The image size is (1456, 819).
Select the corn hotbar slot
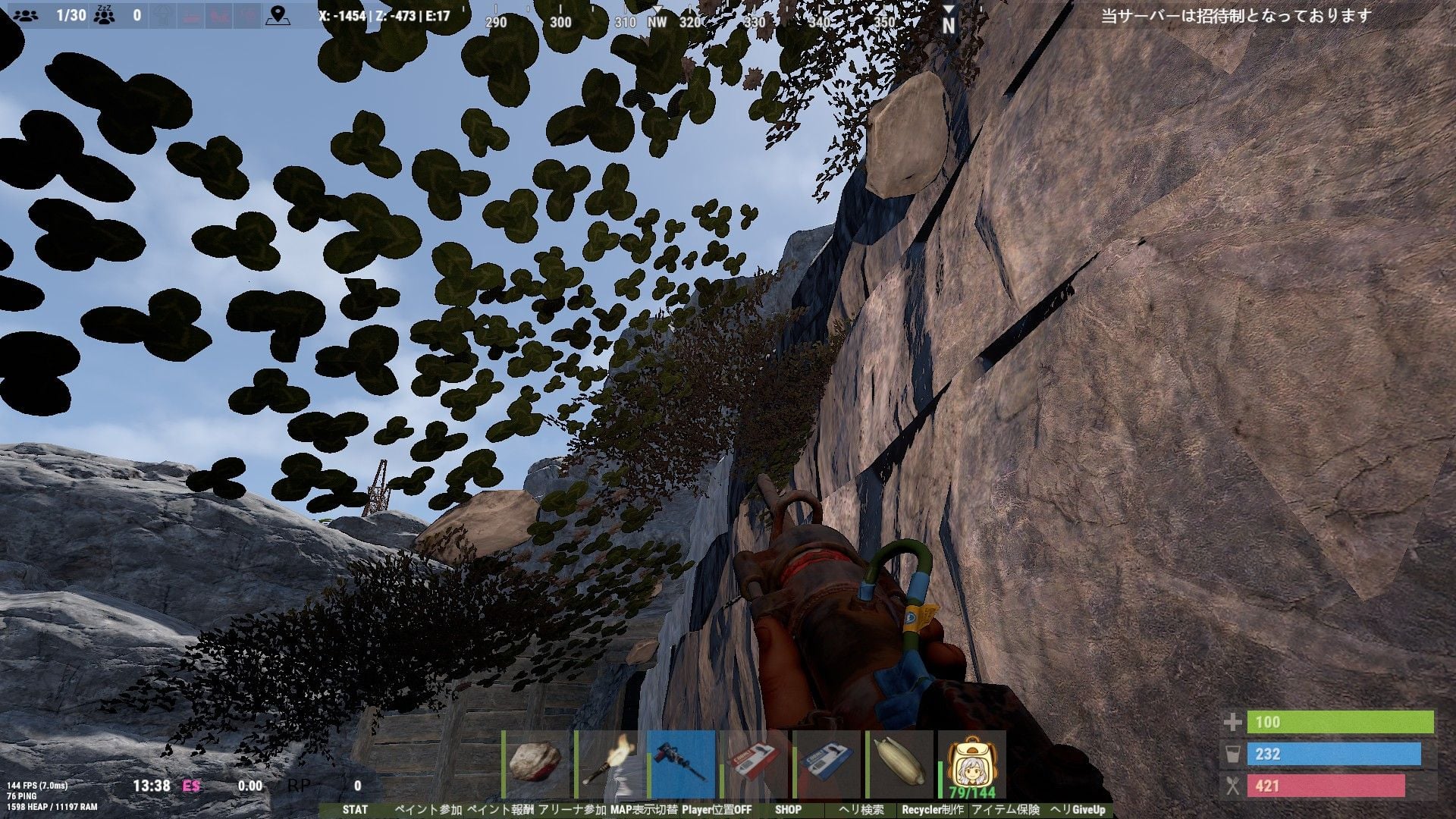pos(899,764)
